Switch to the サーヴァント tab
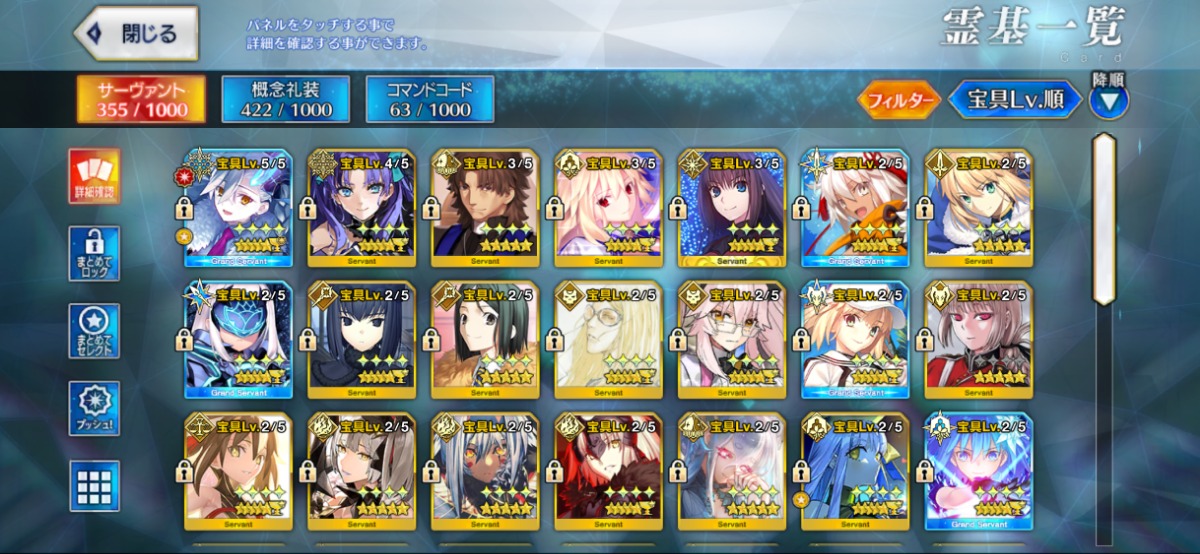Screen dimensions: 1200x554 [141, 99]
